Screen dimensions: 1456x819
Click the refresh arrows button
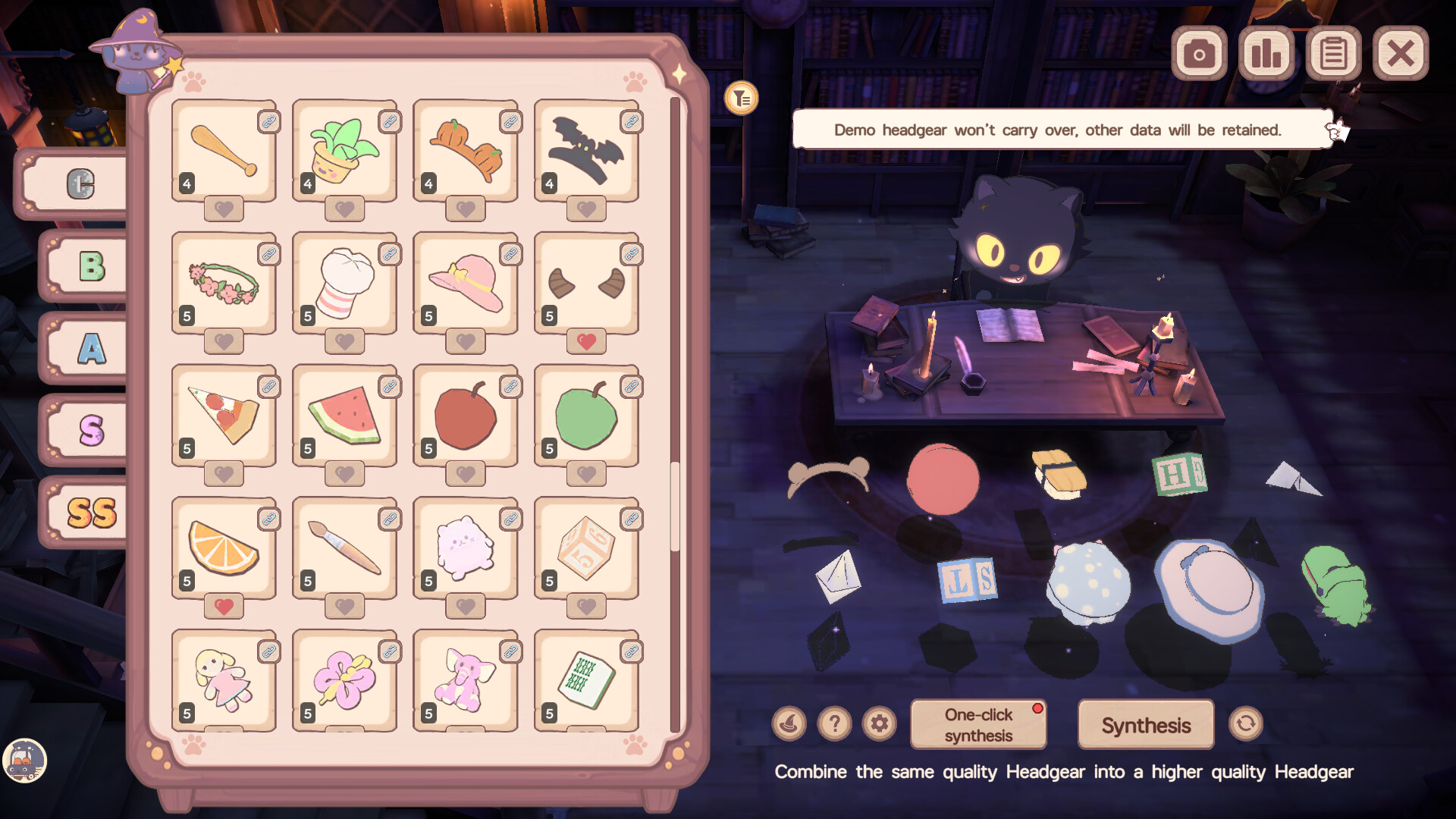tap(1245, 724)
